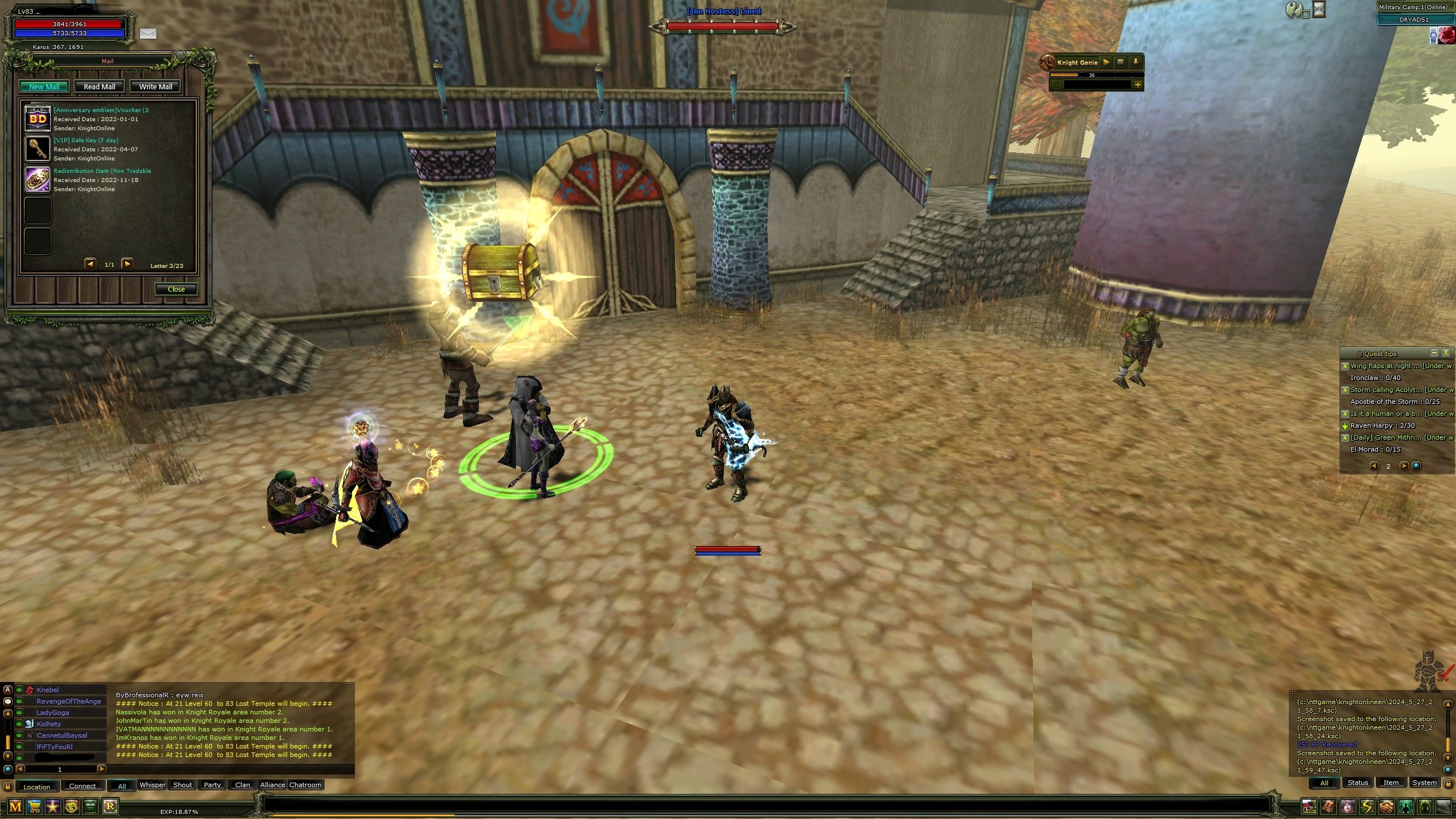Toggle the lock icon beside the chat tabs
This screenshot has width=1456, height=819.
point(7,788)
